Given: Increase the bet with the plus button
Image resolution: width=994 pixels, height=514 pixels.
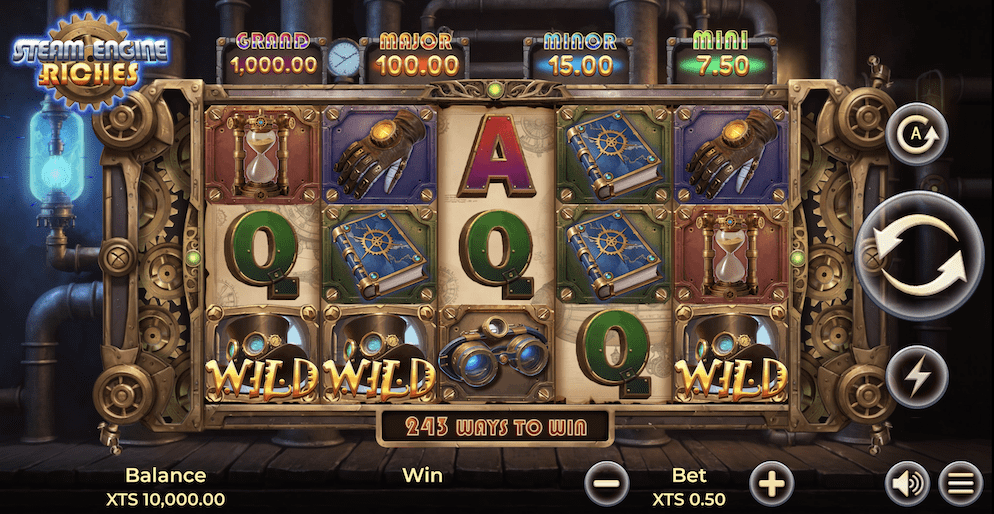Looking at the screenshot, I should [x=771, y=485].
